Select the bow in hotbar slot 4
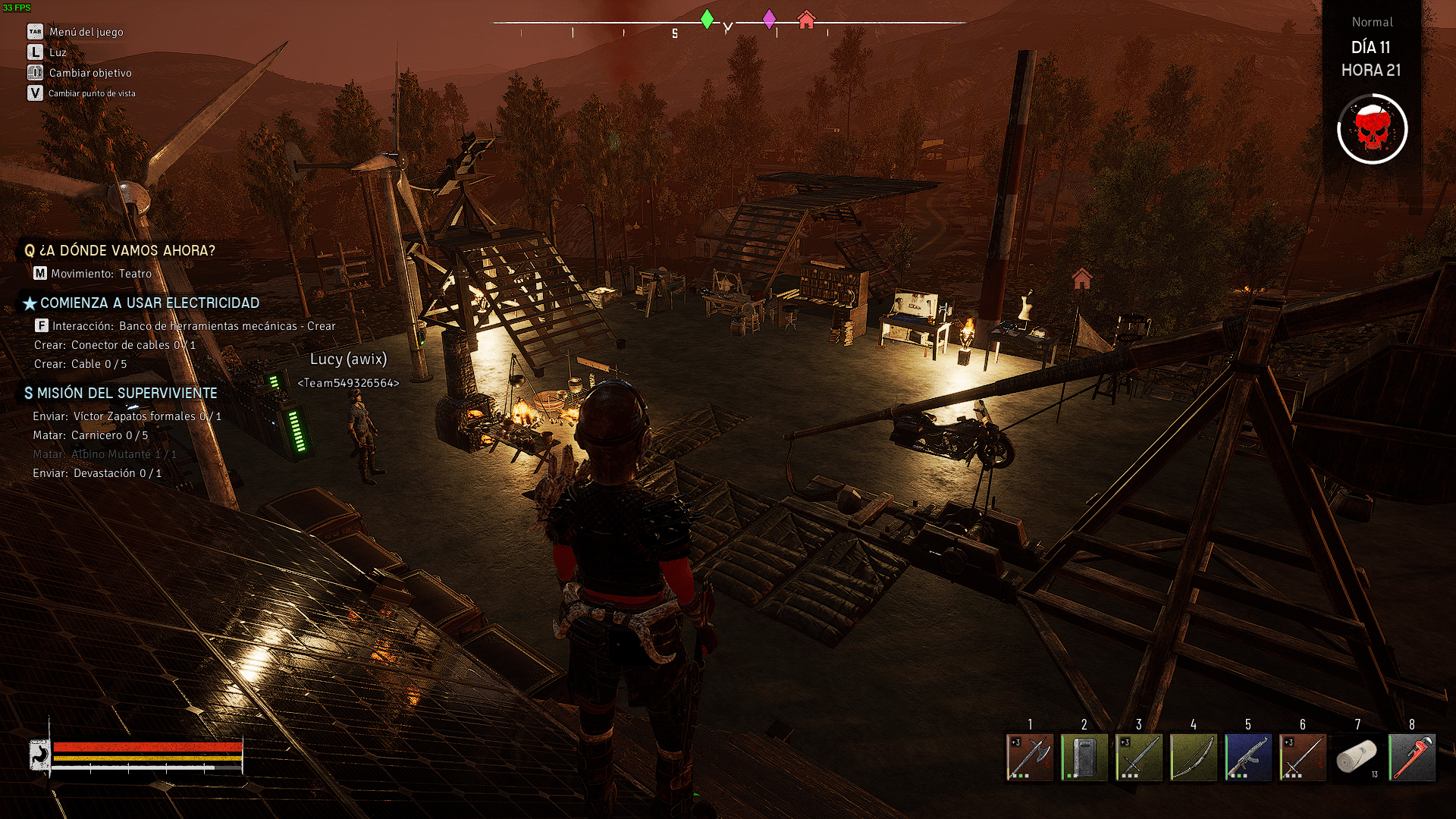This screenshot has width=1456, height=819. (1194, 757)
